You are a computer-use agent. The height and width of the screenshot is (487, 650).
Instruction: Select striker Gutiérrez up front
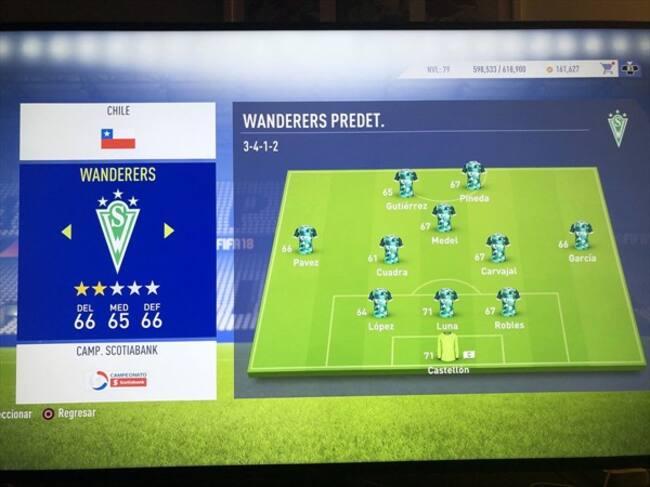(406, 184)
